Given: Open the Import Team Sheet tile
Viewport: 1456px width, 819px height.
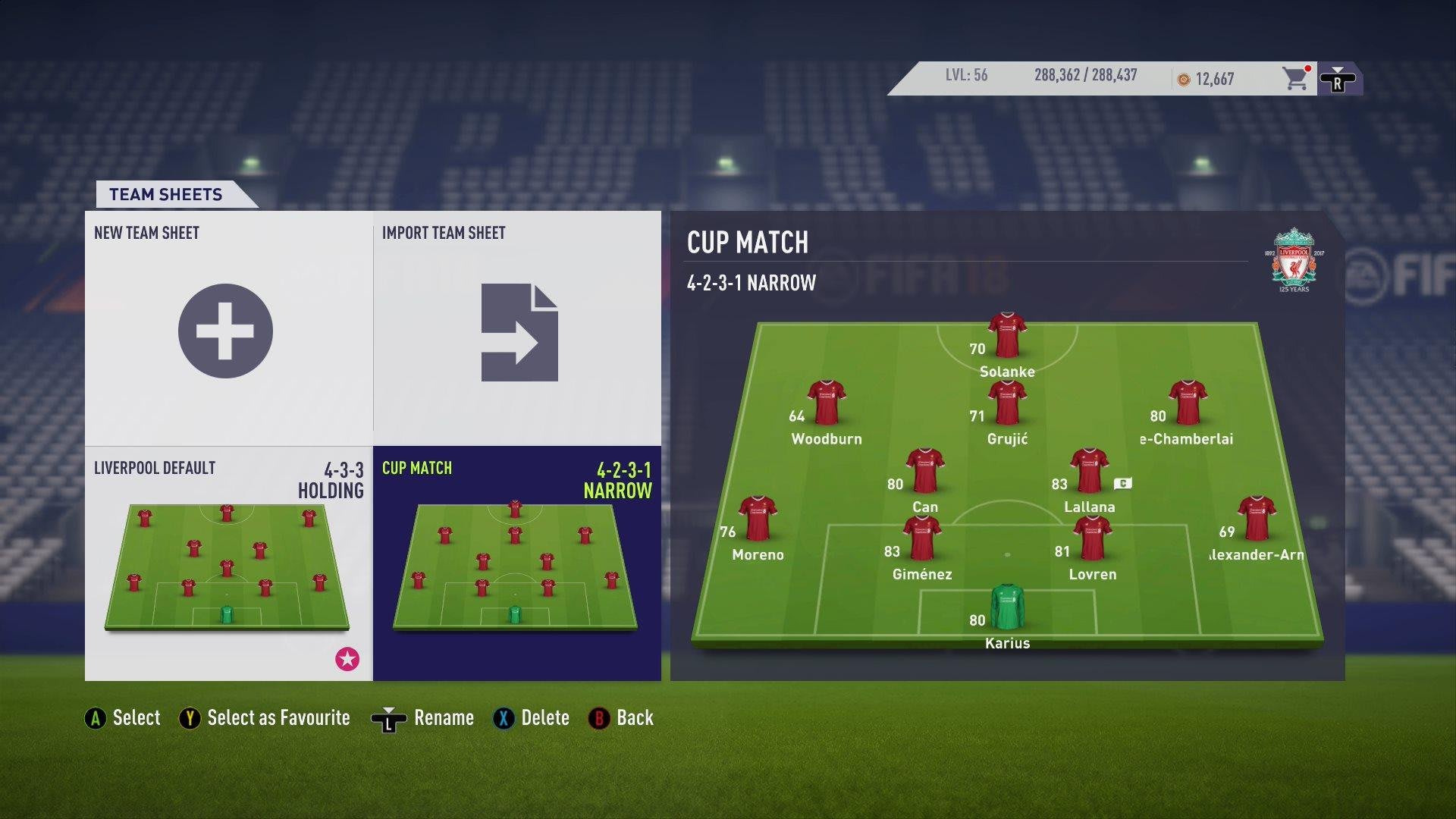Looking at the screenshot, I should pos(519,332).
